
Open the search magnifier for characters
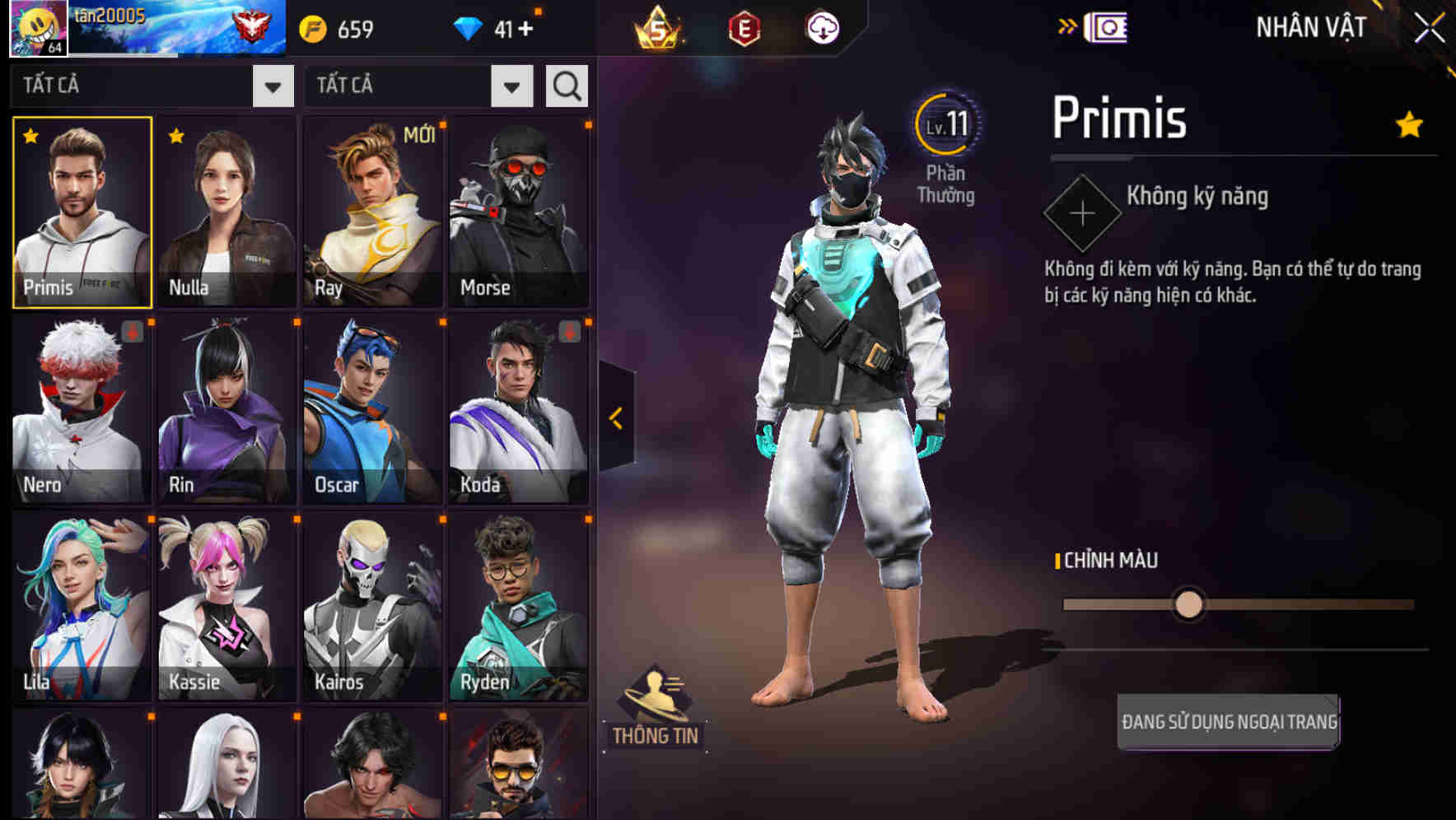pos(566,85)
